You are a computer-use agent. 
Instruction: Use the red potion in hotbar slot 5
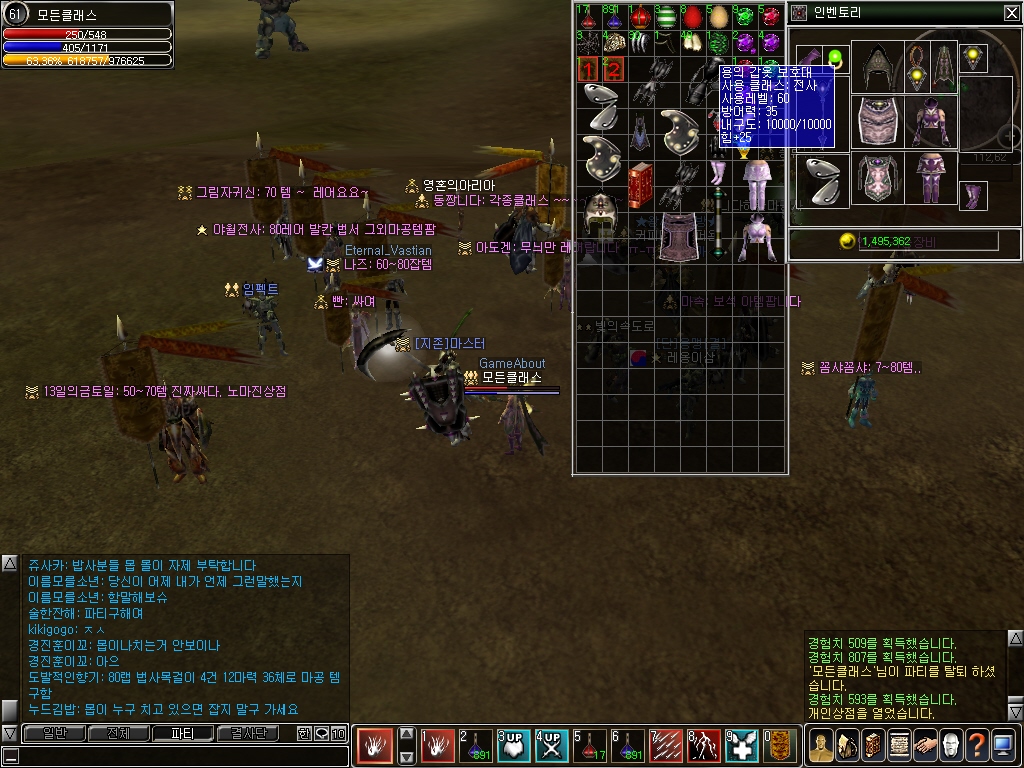590,746
